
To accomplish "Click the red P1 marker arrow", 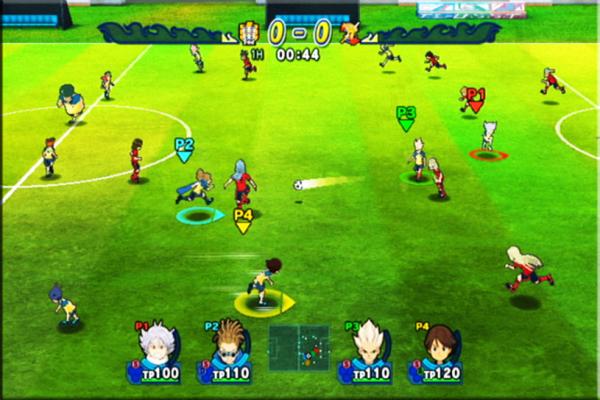I will 476,99.
